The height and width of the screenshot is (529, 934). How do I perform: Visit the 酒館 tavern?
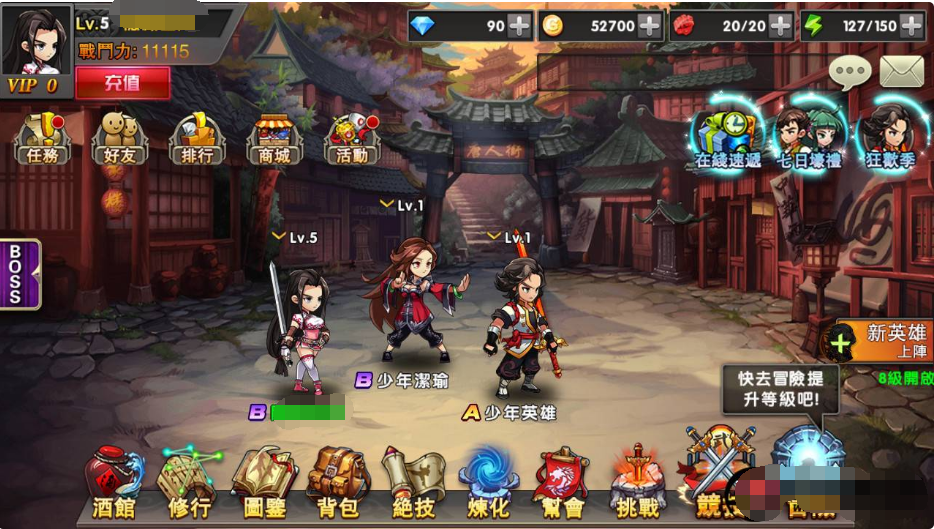tap(112, 485)
